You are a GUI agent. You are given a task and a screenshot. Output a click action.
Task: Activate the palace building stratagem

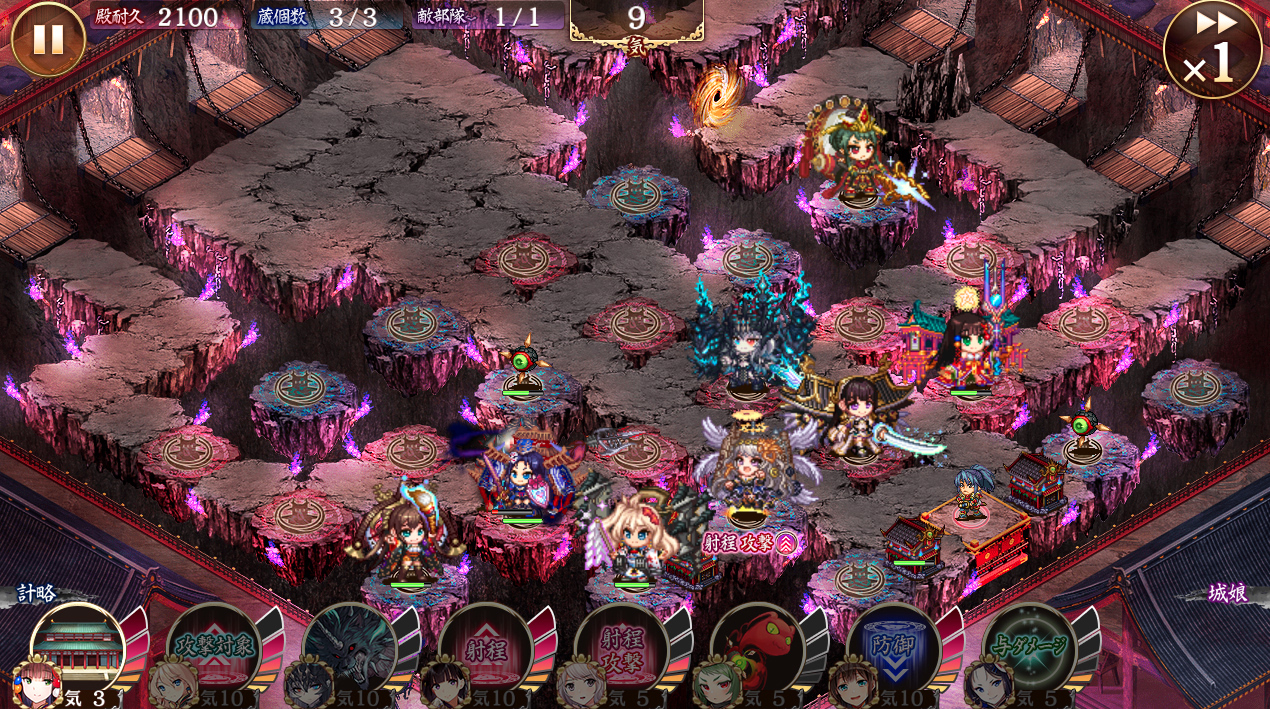coord(78,649)
